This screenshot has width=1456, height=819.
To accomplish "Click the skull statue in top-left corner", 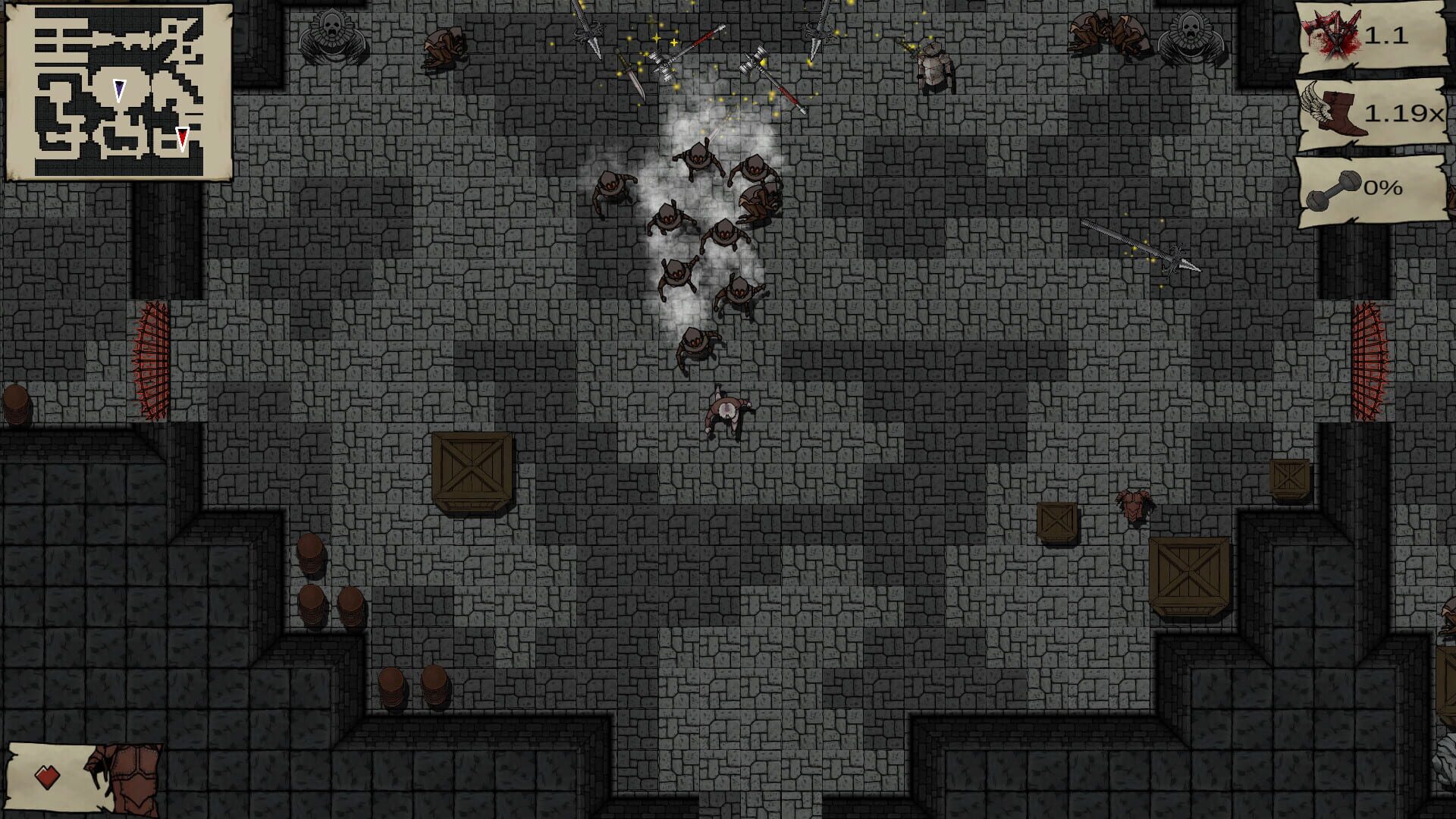I will pos(332,34).
